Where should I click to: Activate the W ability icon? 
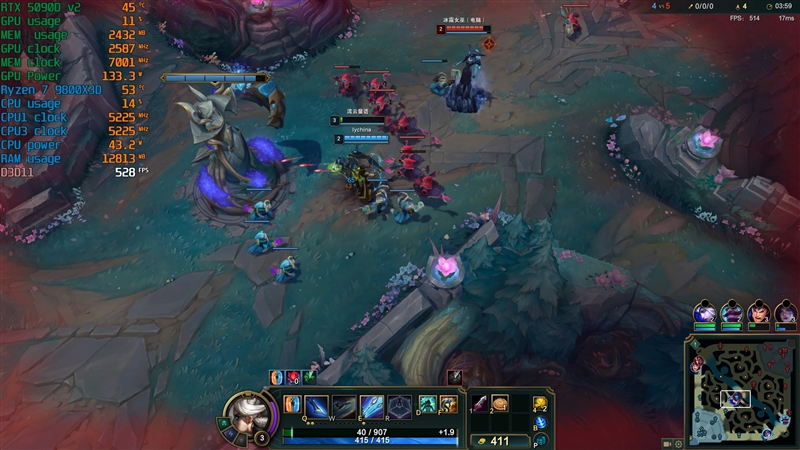click(x=344, y=406)
